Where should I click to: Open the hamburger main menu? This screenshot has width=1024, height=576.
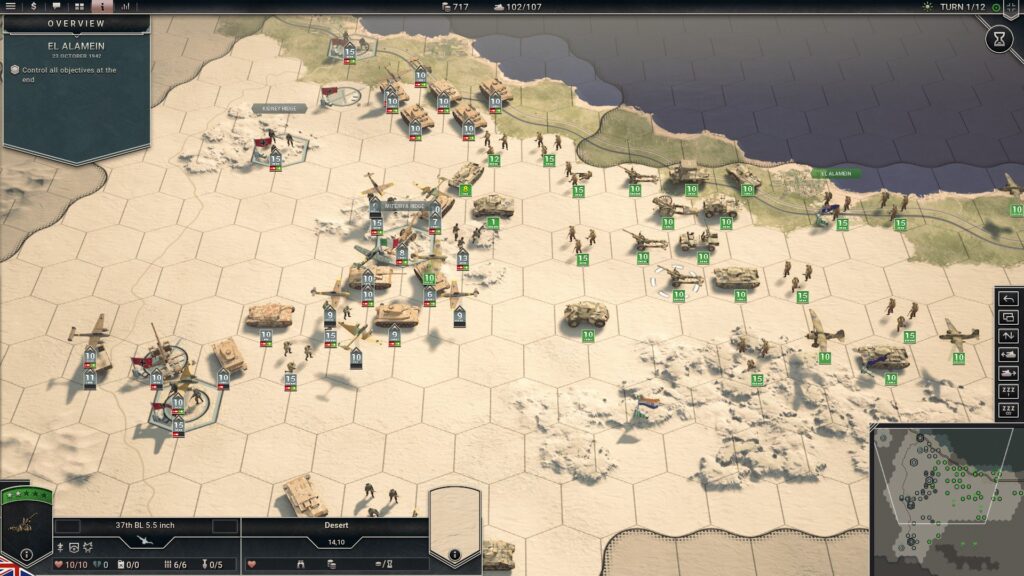pyautogui.click(x=11, y=6)
